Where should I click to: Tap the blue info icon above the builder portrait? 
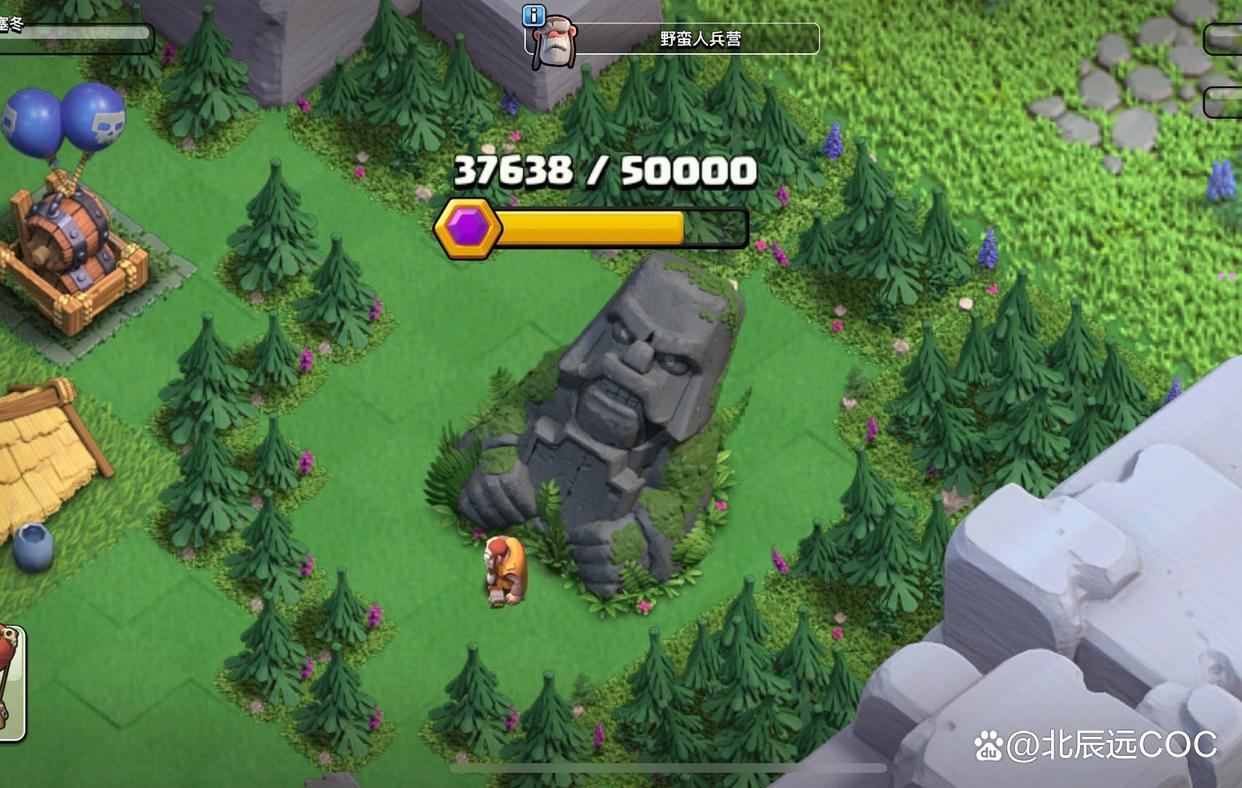534,15
